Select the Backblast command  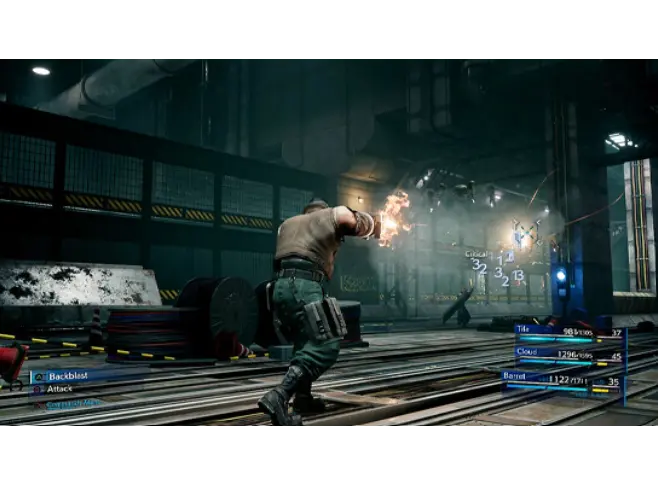68,376
